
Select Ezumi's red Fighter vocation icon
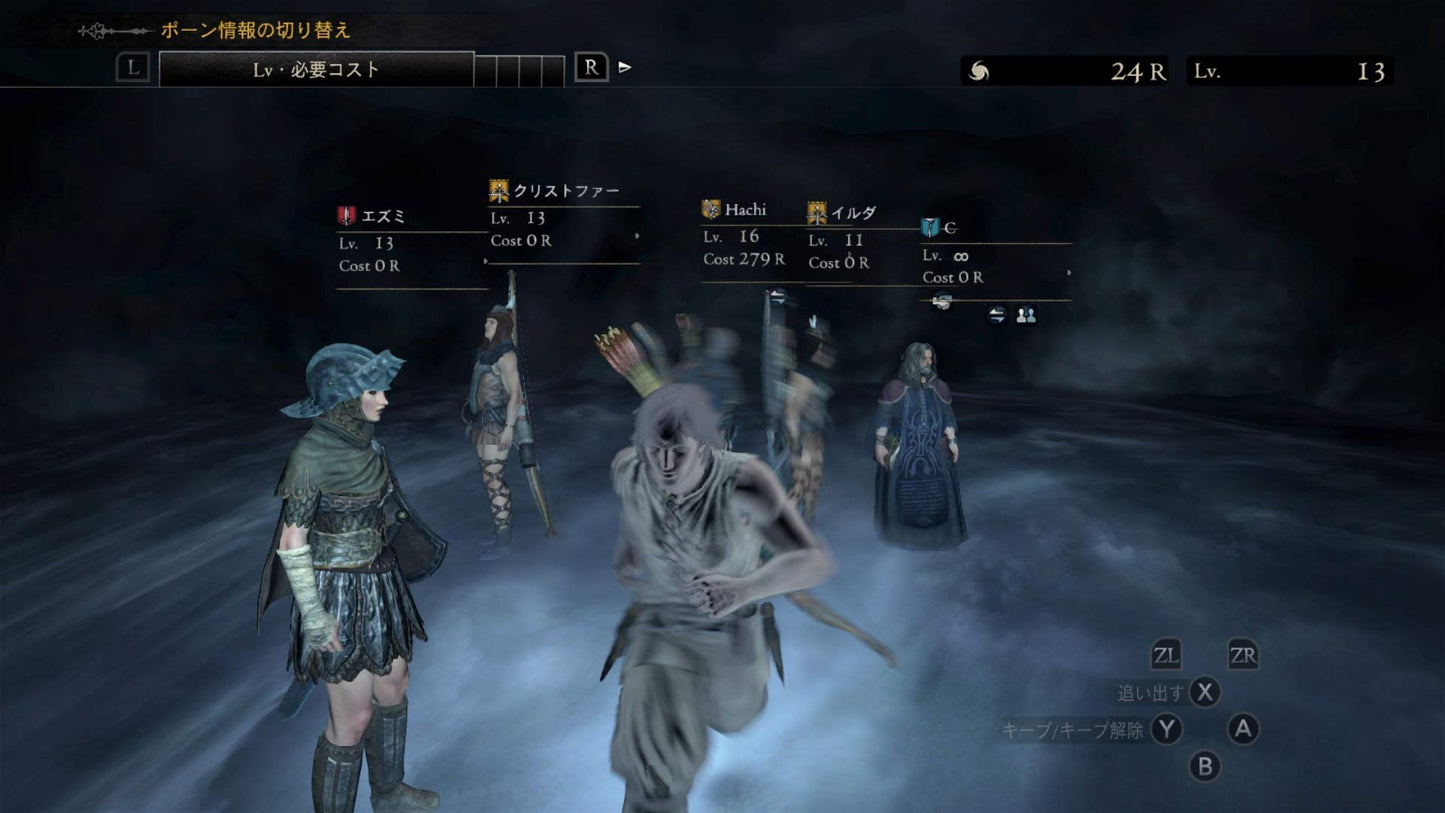345,213
